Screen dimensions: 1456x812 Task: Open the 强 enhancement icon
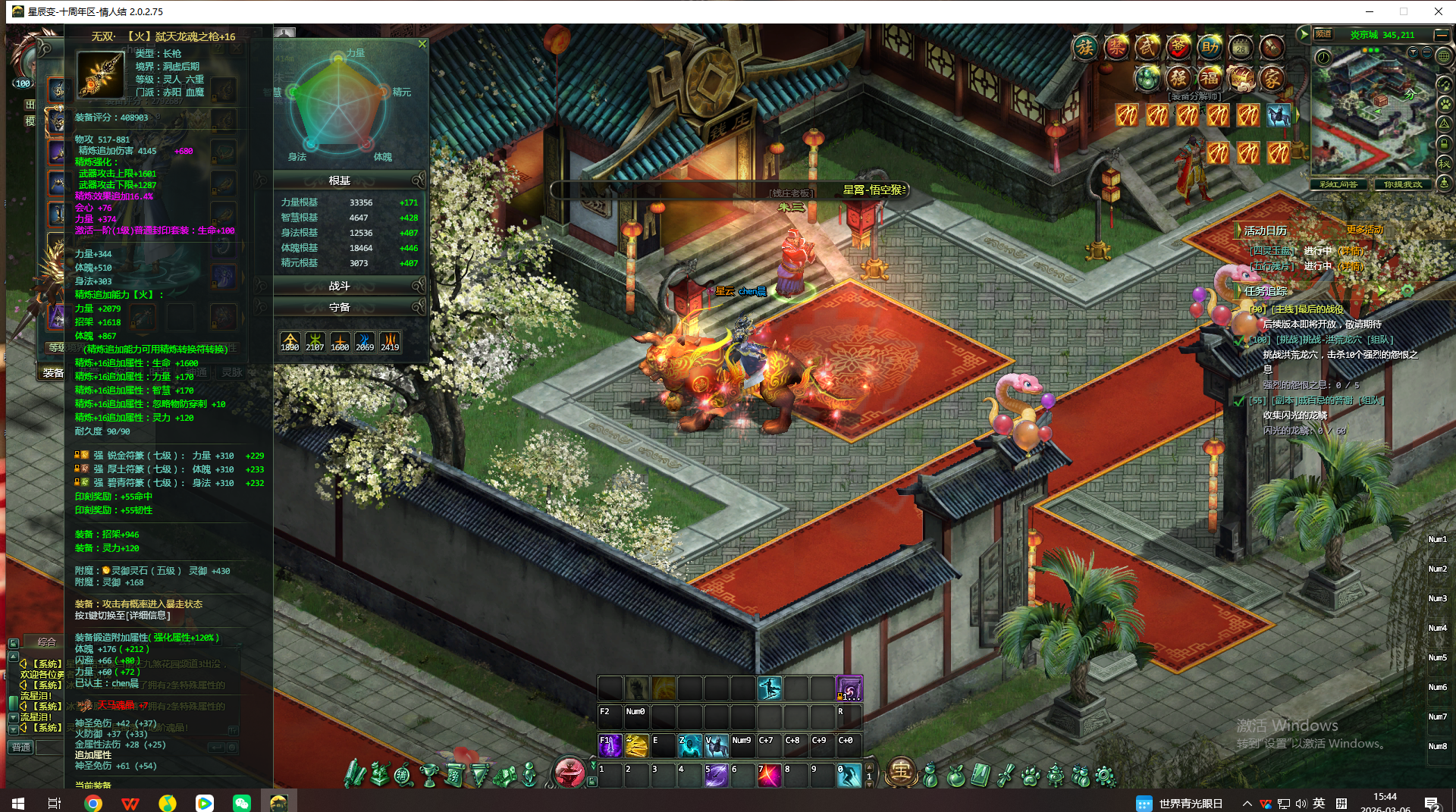pos(1178,78)
